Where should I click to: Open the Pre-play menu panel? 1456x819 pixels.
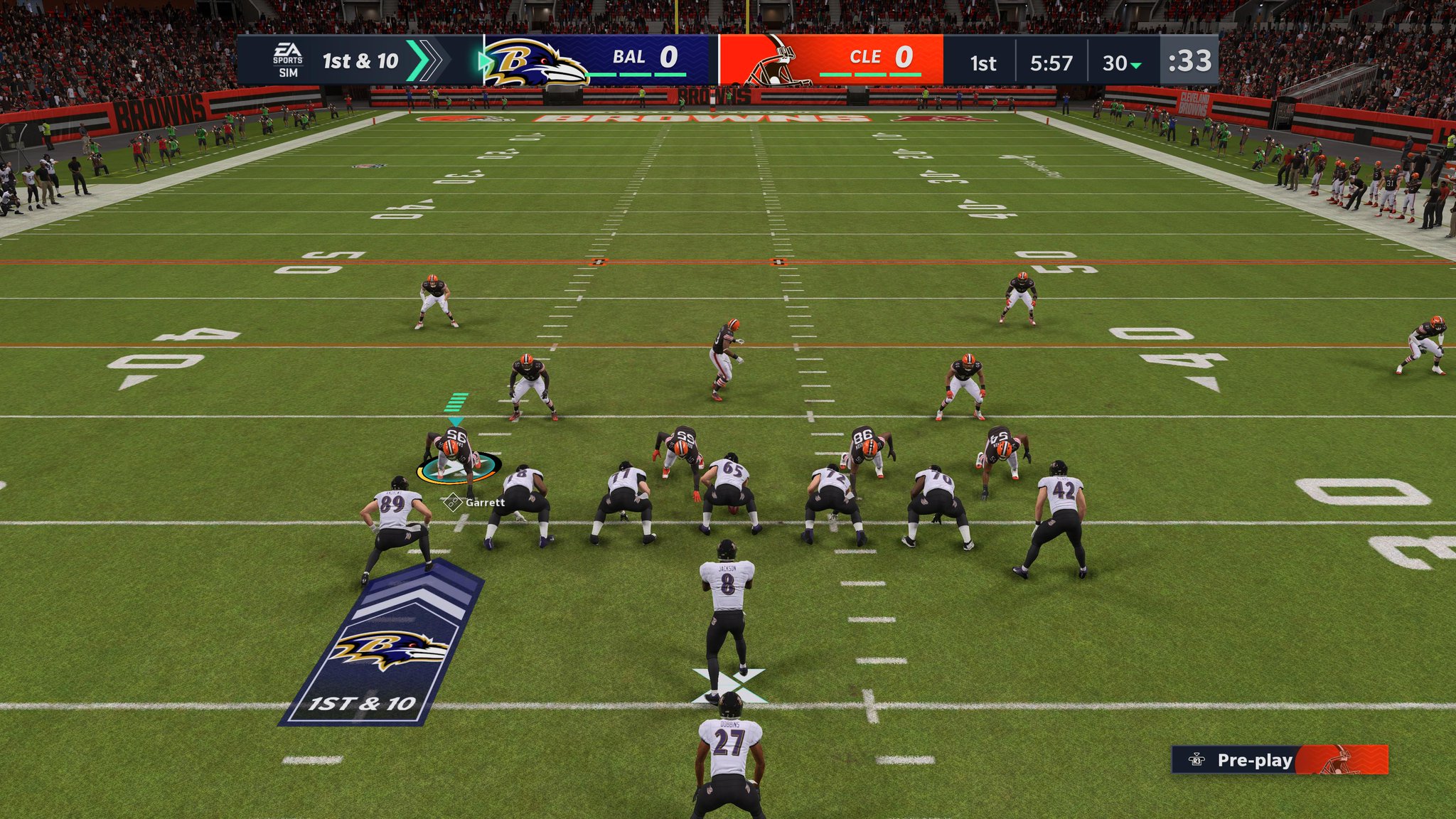(x=1254, y=760)
